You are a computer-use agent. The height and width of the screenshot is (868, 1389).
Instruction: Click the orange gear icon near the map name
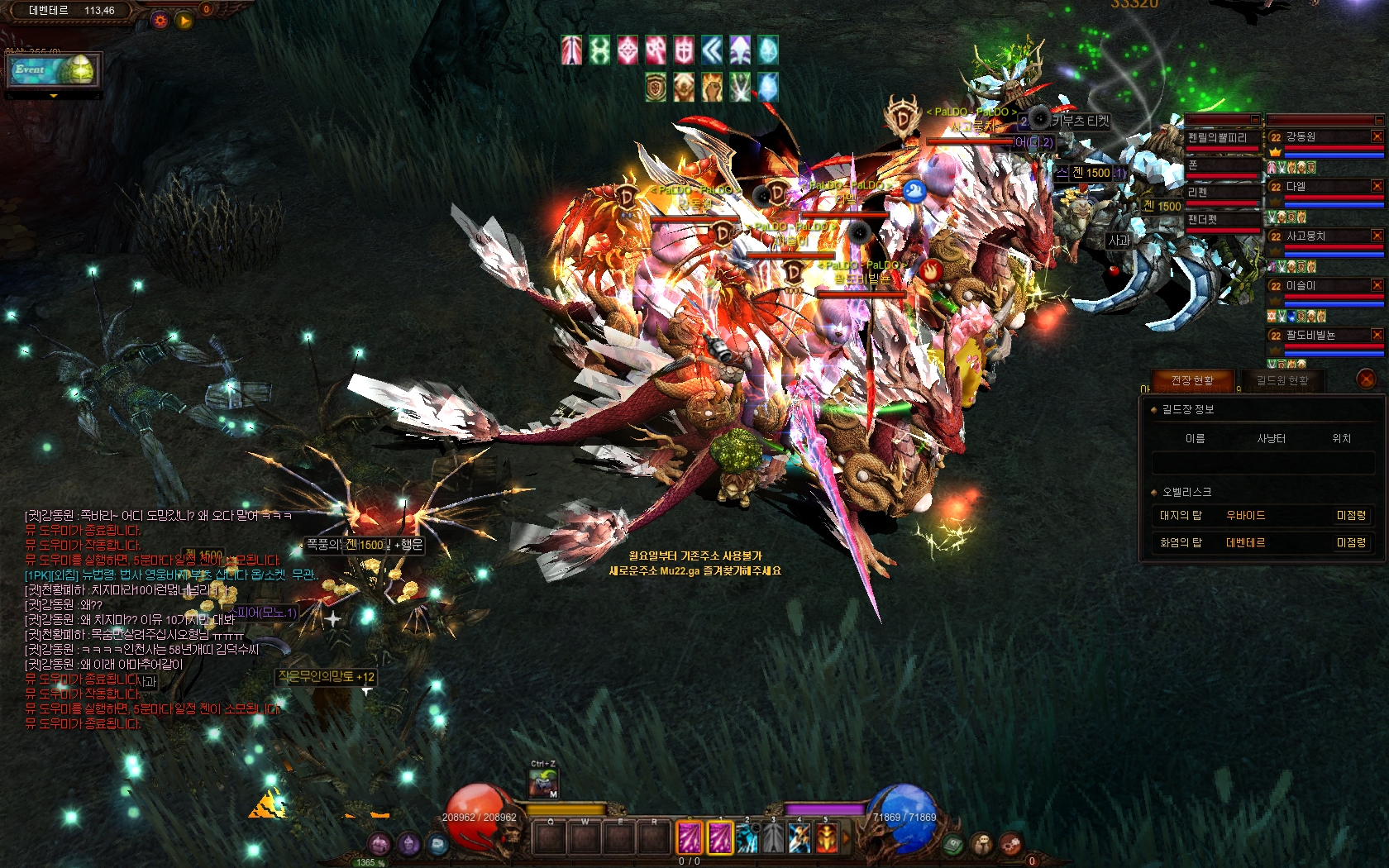pos(160,20)
